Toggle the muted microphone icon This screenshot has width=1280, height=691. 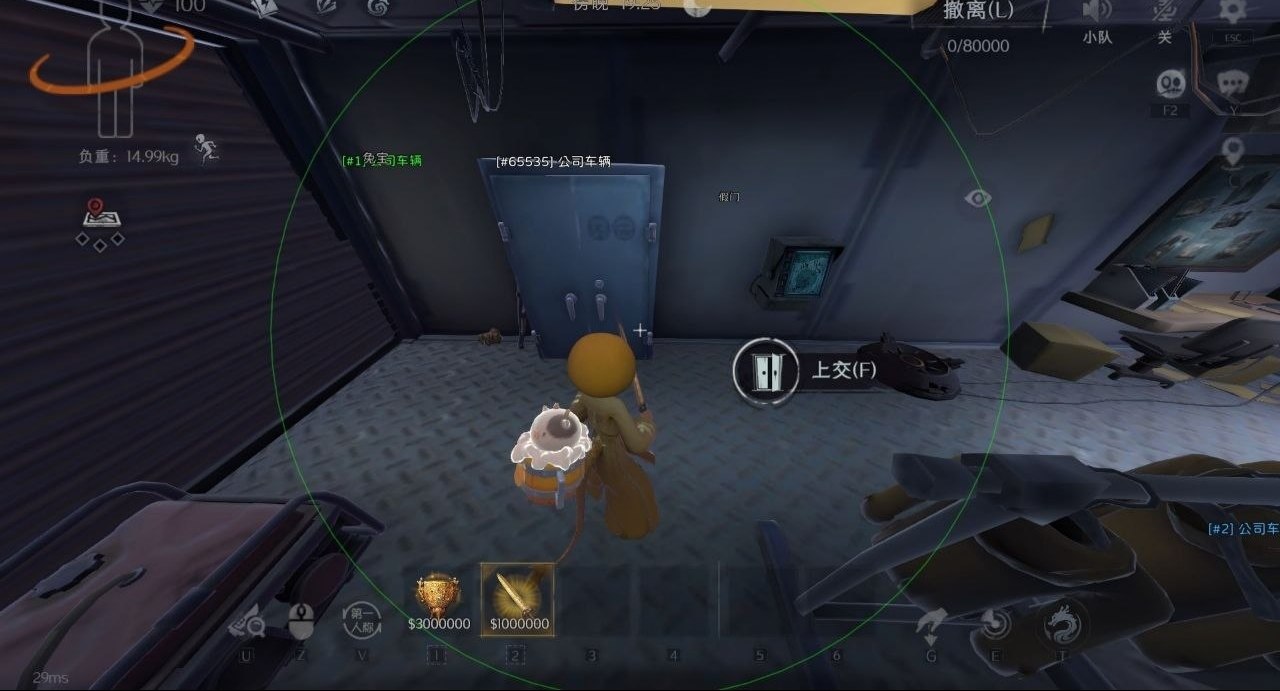coord(1164,12)
